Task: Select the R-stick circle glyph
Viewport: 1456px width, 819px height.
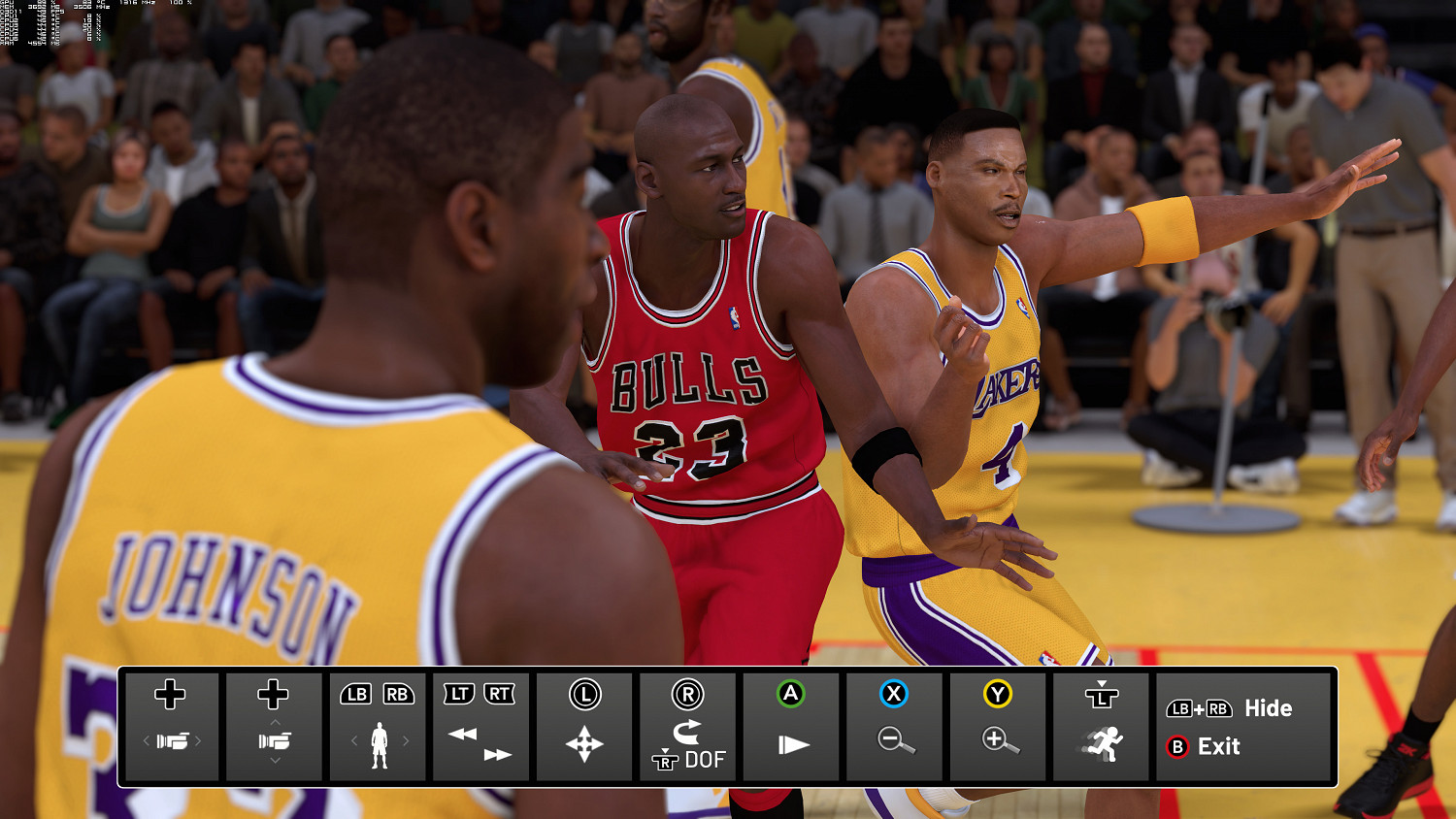Action: pyautogui.click(x=688, y=694)
